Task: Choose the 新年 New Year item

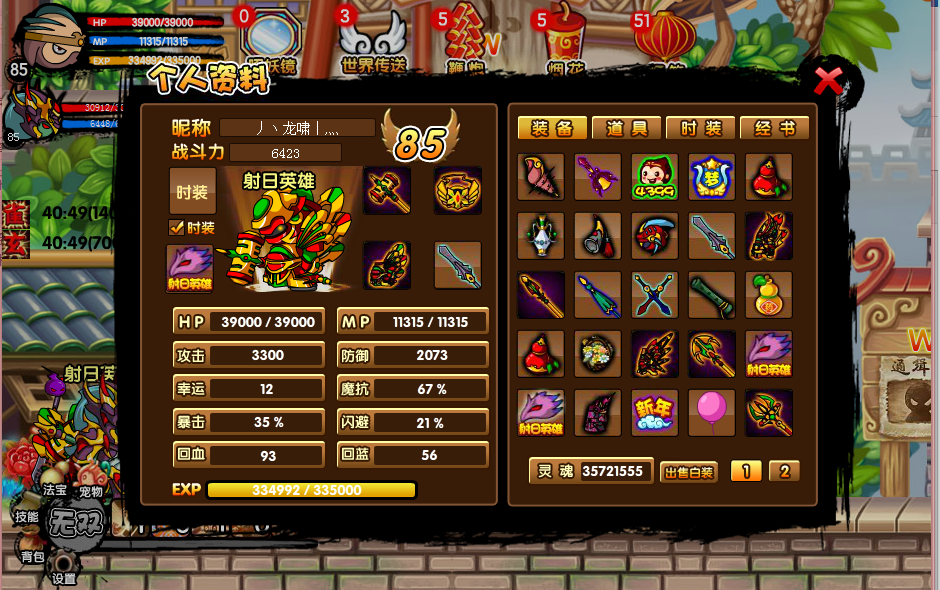Action: tap(655, 412)
